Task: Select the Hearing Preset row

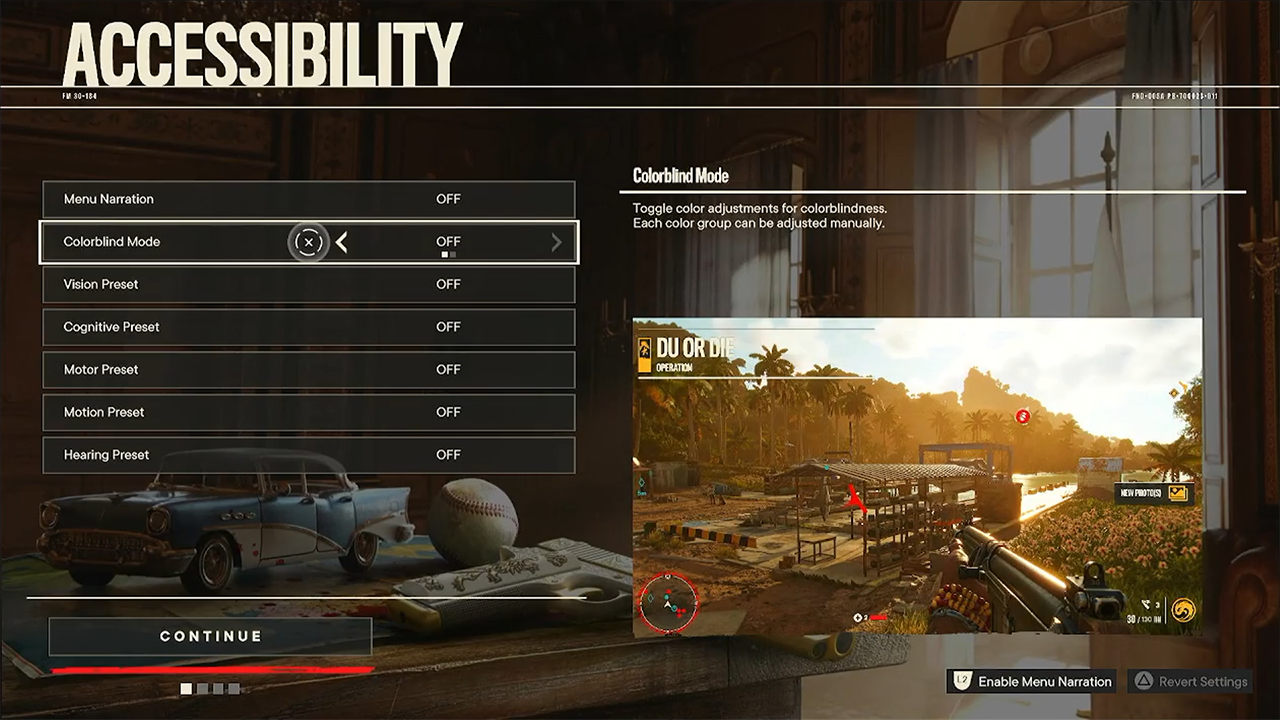Action: [308, 455]
